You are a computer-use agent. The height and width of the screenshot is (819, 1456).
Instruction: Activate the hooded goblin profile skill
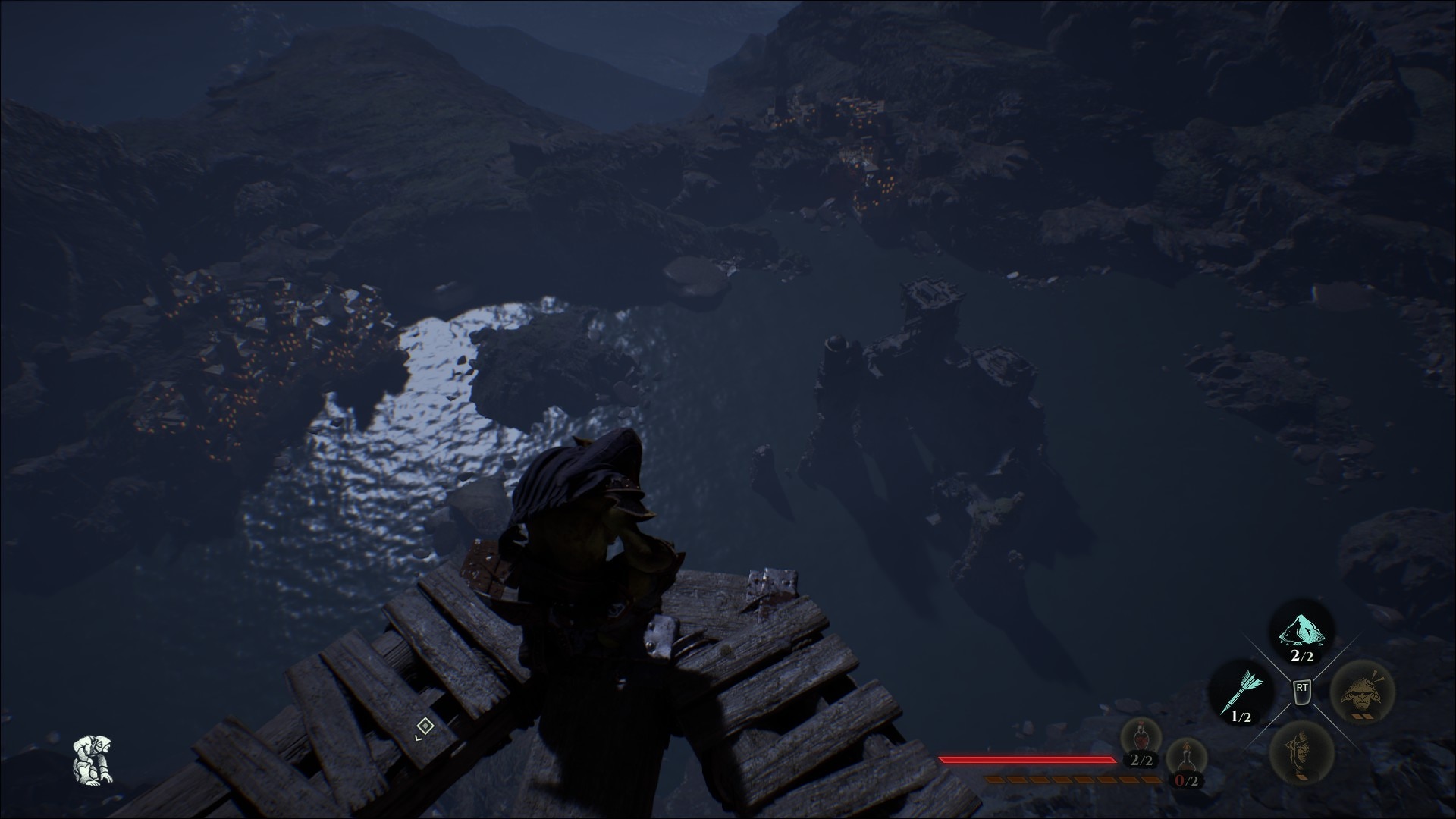click(x=1301, y=751)
